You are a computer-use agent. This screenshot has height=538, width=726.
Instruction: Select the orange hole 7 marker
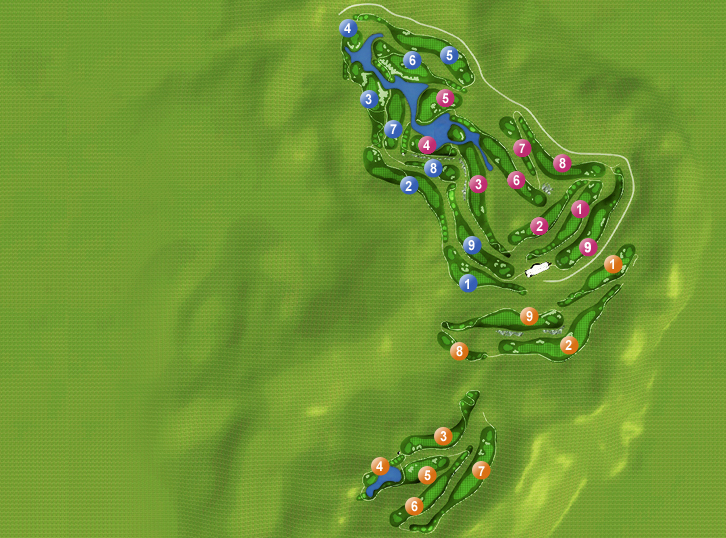pos(481,470)
